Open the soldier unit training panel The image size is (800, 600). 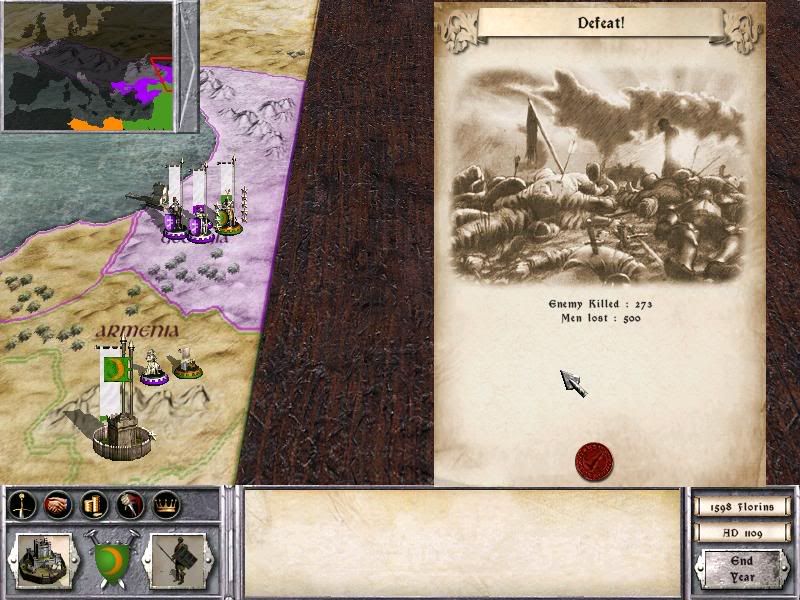coord(177,558)
